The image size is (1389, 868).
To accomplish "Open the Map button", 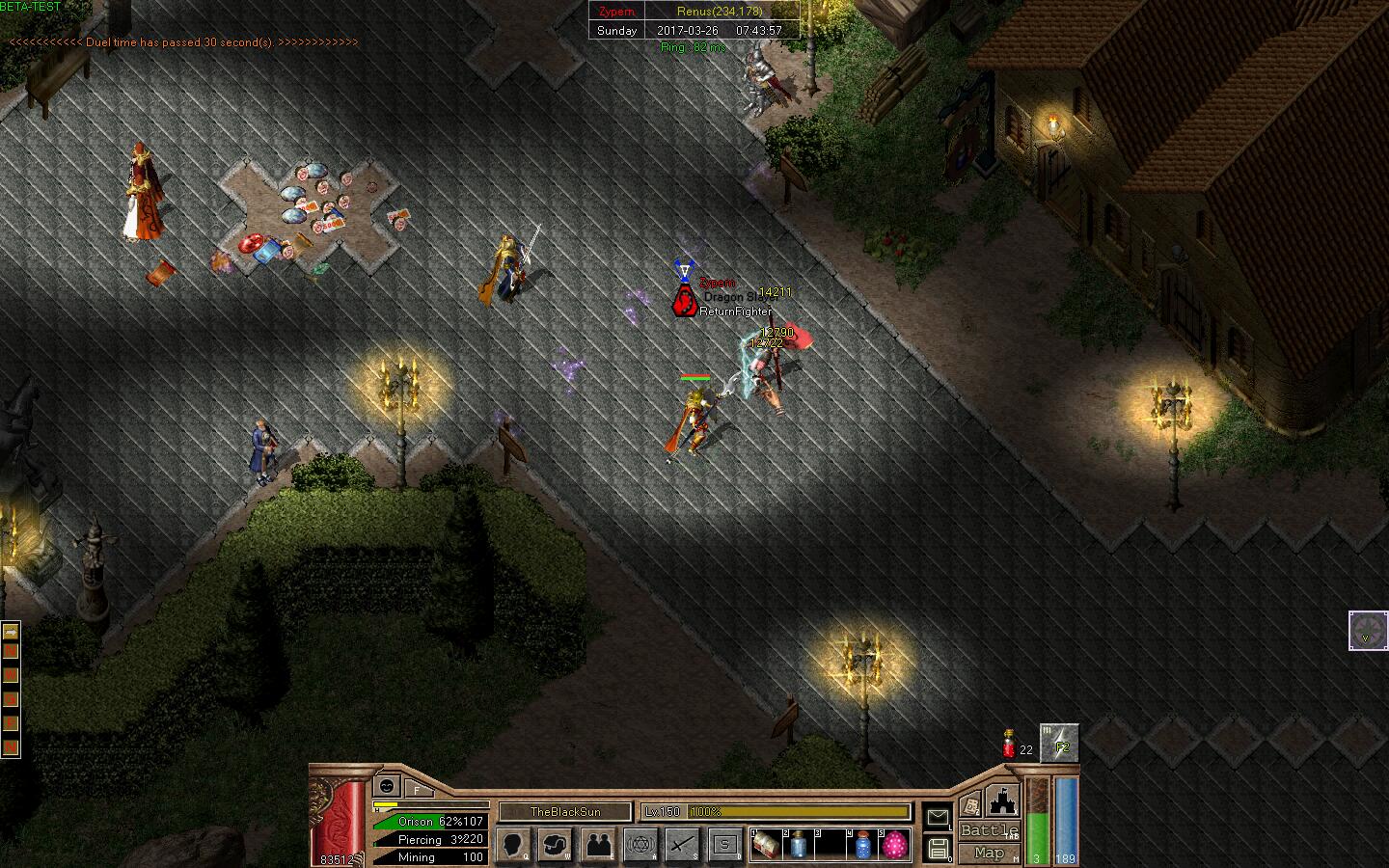I will pyautogui.click(x=989, y=853).
